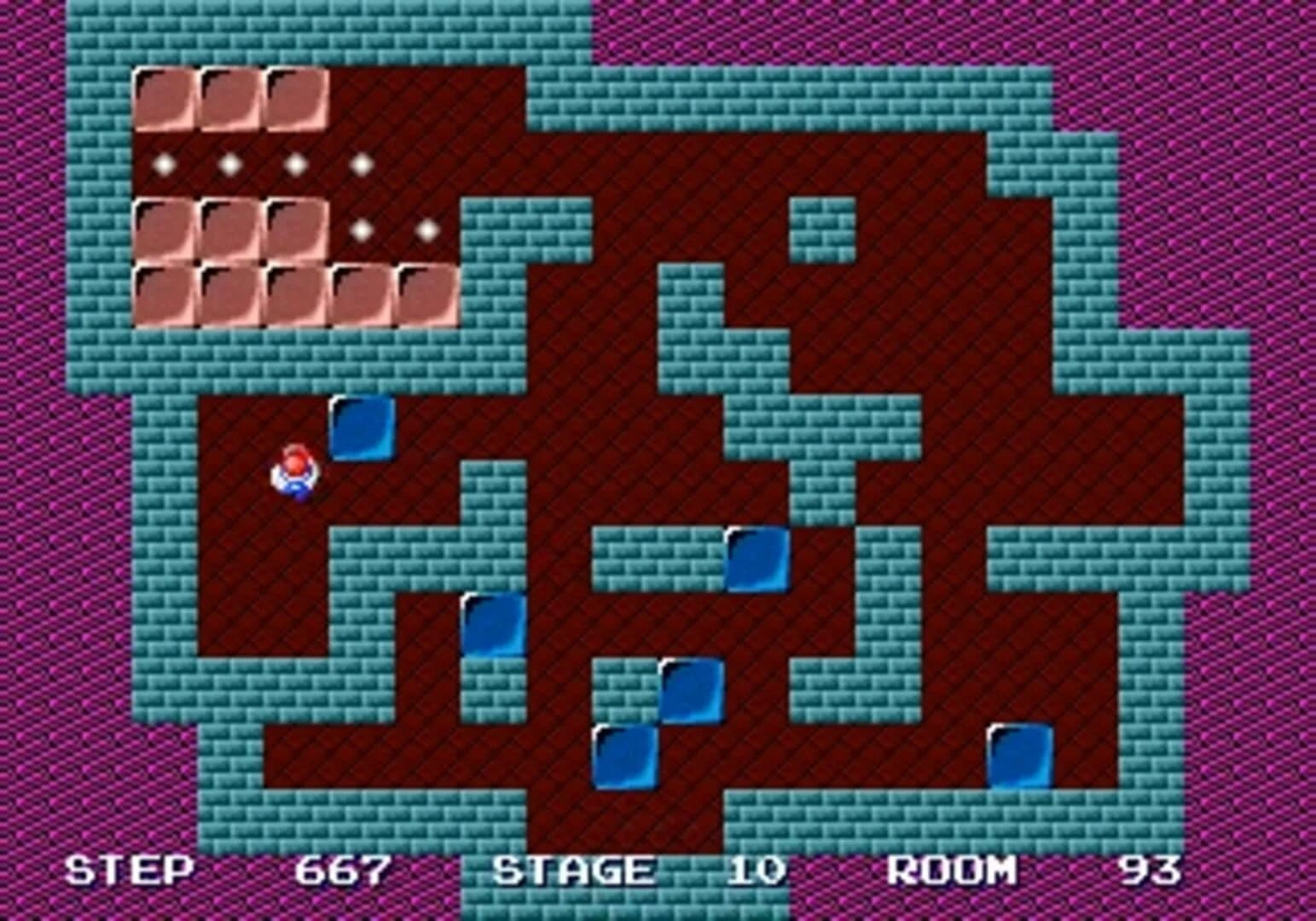Viewport: 1316px width, 921px height.
Task: Click the blue gem beside the player
Action: [x=362, y=431]
